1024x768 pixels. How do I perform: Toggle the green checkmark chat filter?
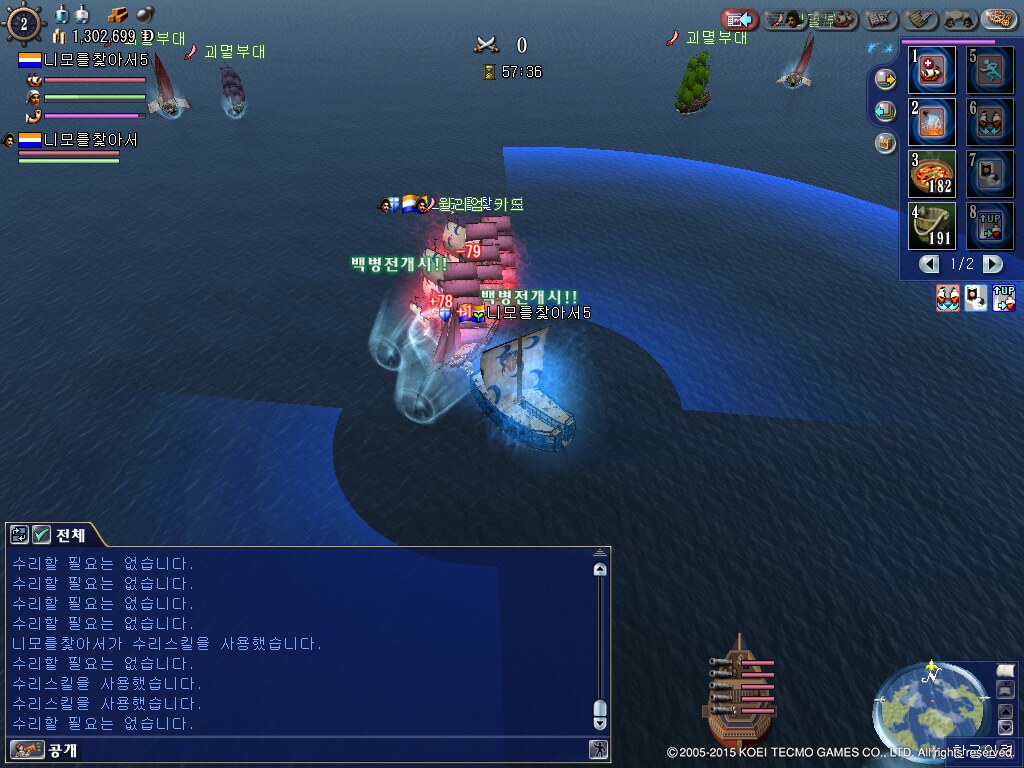pyautogui.click(x=41, y=535)
